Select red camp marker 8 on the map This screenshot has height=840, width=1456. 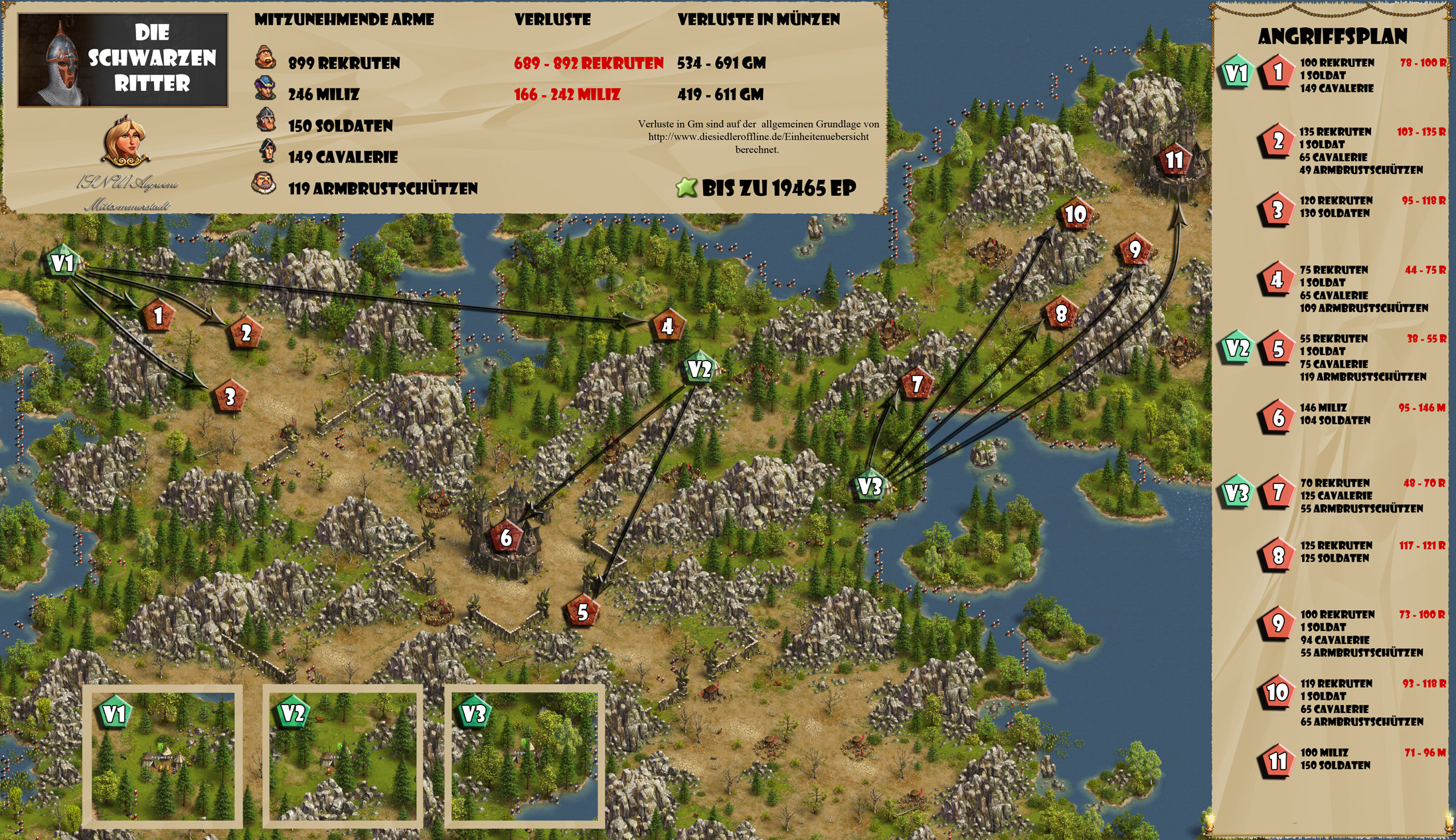pyautogui.click(x=1061, y=313)
